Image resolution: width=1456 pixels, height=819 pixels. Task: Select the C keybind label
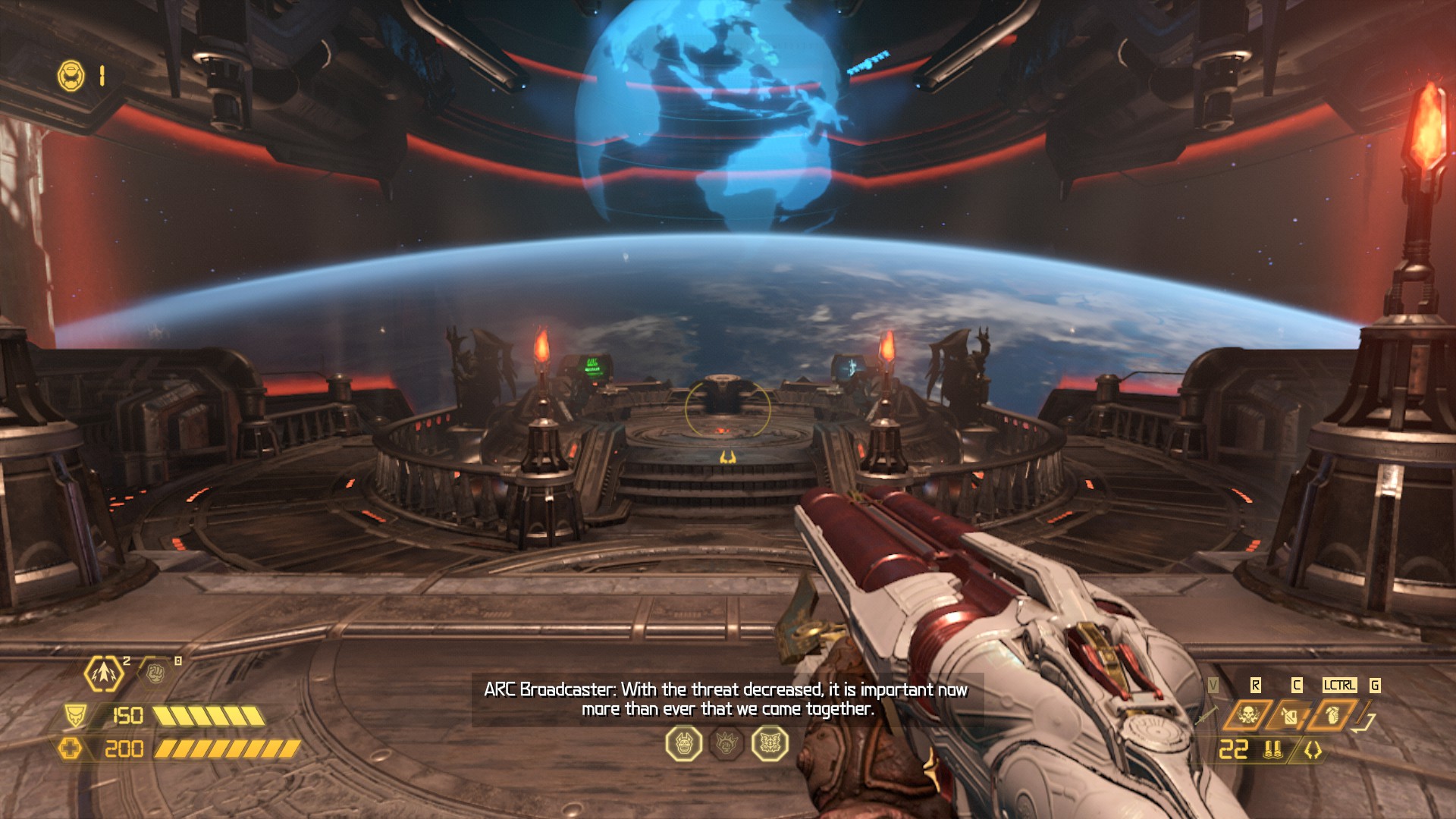pyautogui.click(x=1297, y=684)
